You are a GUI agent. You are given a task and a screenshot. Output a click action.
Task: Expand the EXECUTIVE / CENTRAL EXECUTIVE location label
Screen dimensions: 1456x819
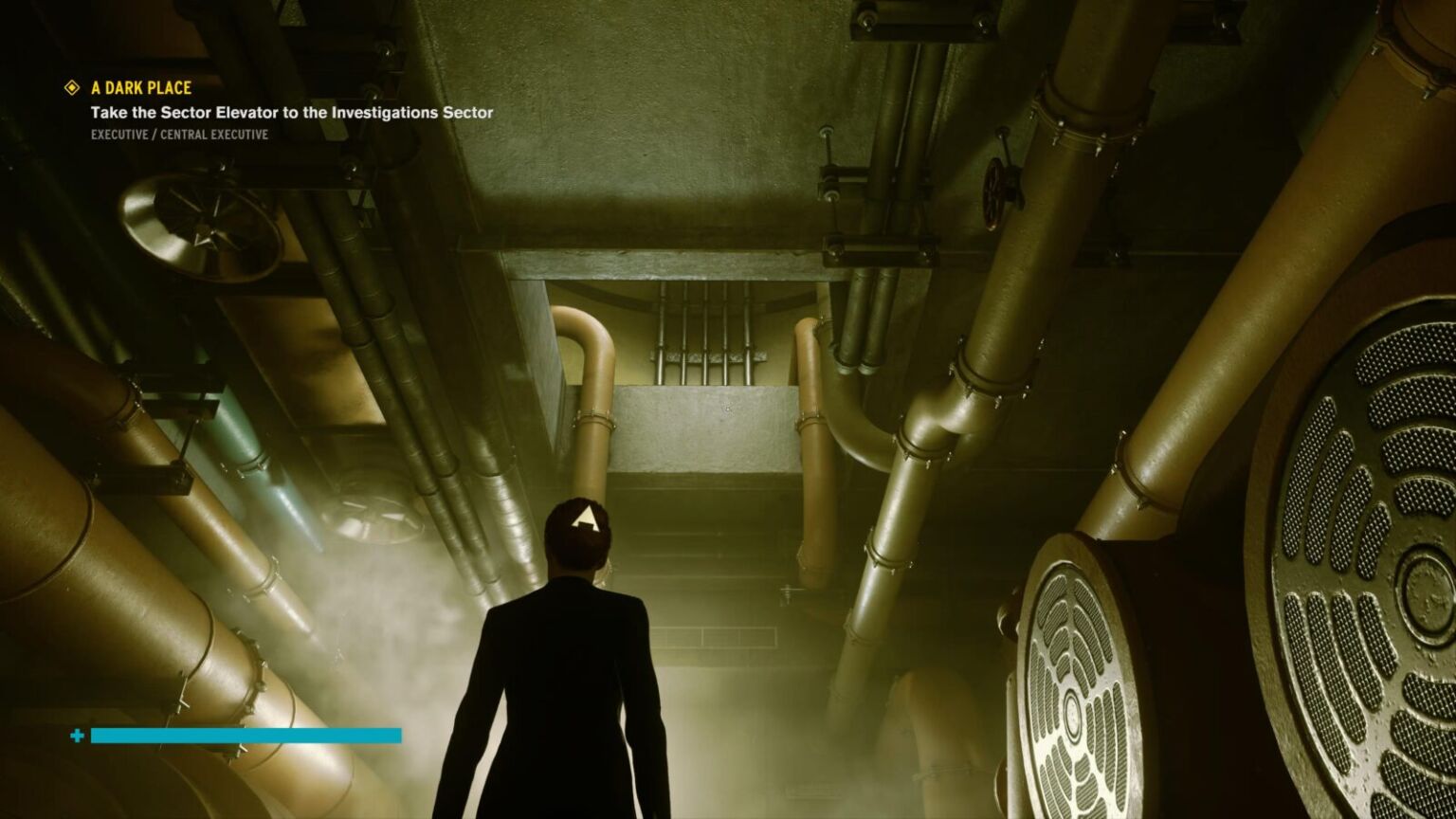click(x=177, y=135)
